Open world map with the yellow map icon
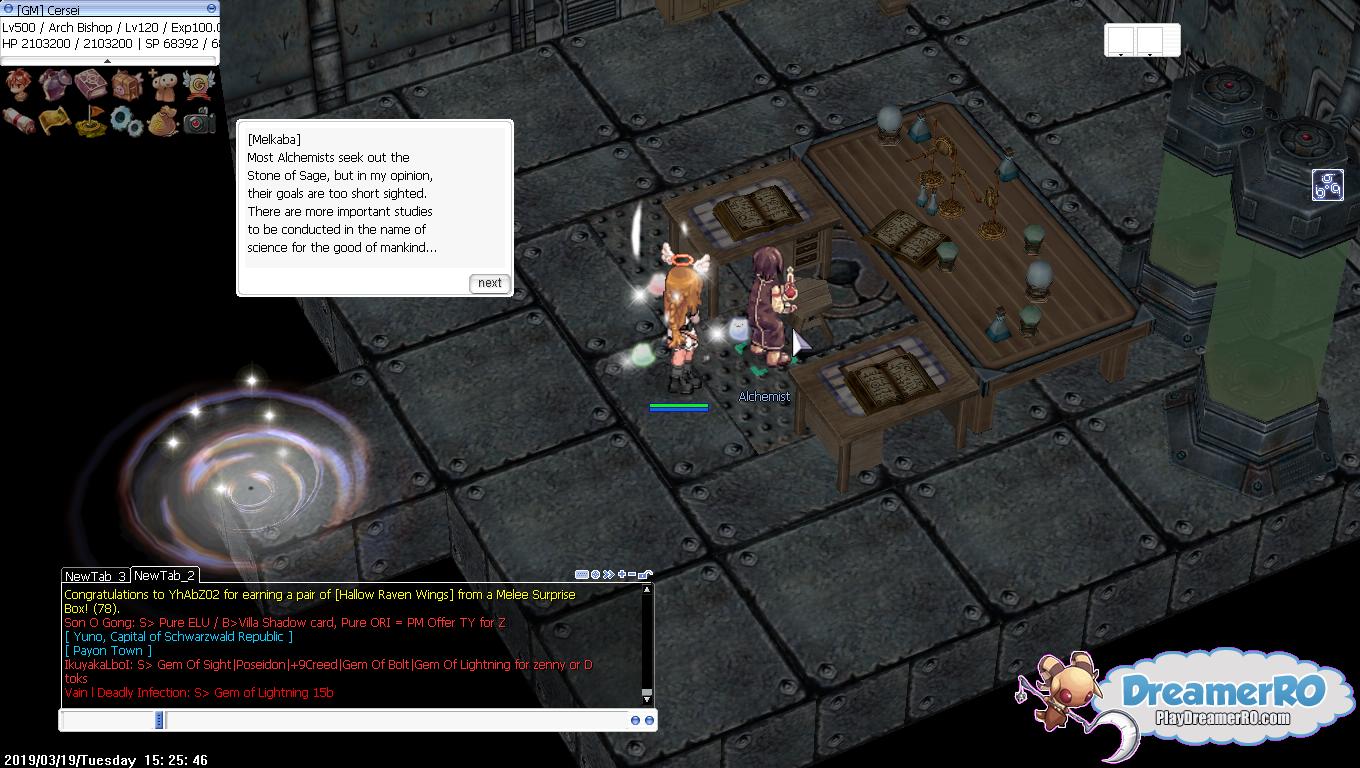The width and height of the screenshot is (1360, 768). (x=54, y=121)
